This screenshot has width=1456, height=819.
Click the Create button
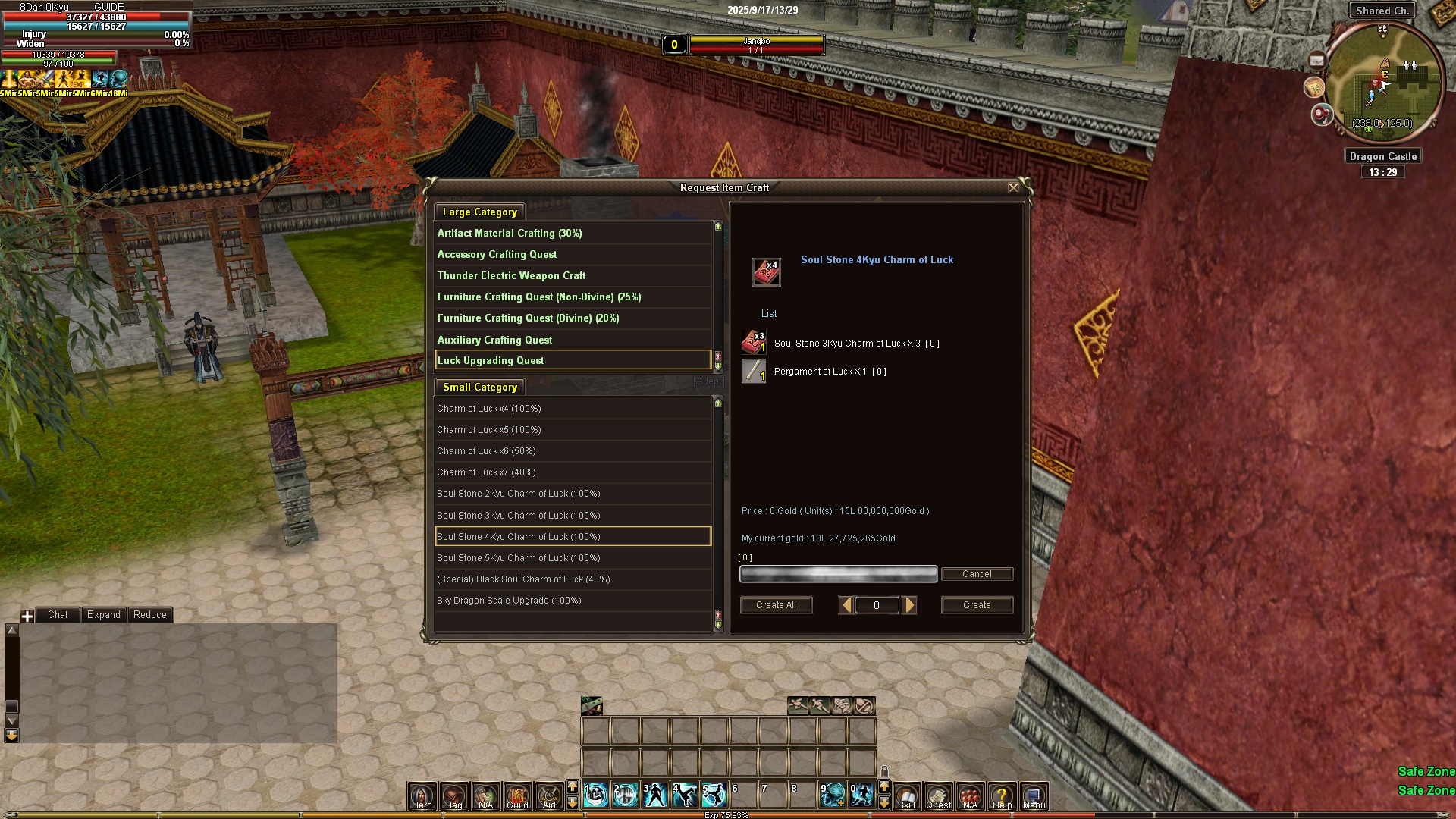[x=977, y=605]
